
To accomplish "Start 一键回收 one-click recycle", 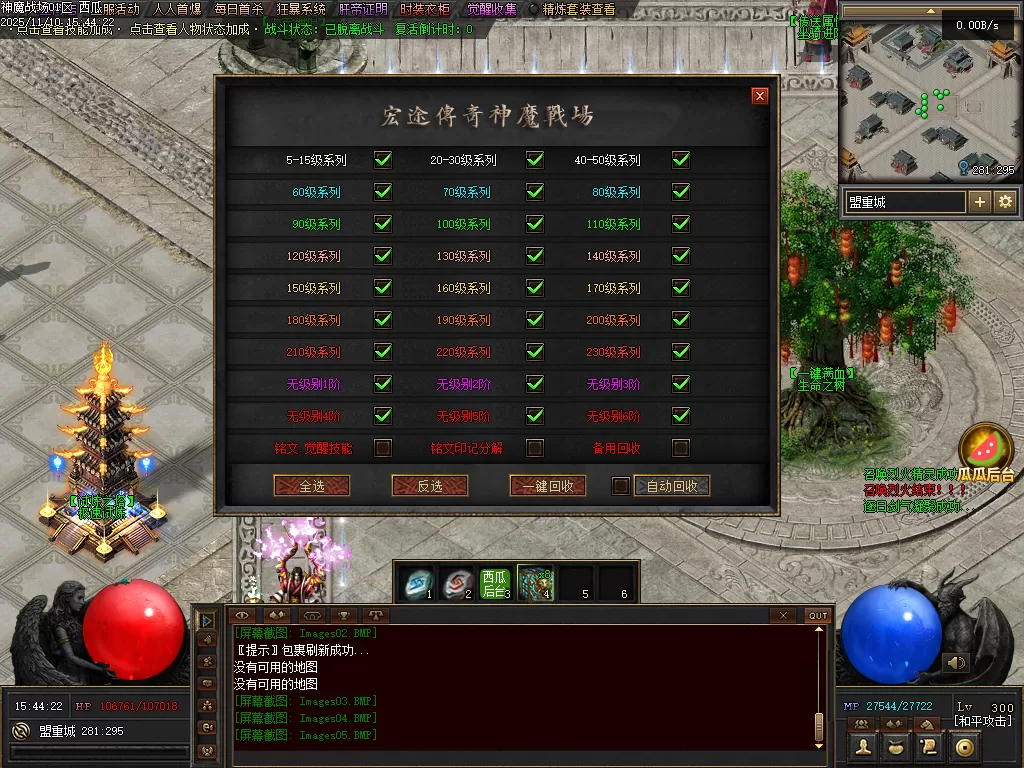I will pos(547,486).
